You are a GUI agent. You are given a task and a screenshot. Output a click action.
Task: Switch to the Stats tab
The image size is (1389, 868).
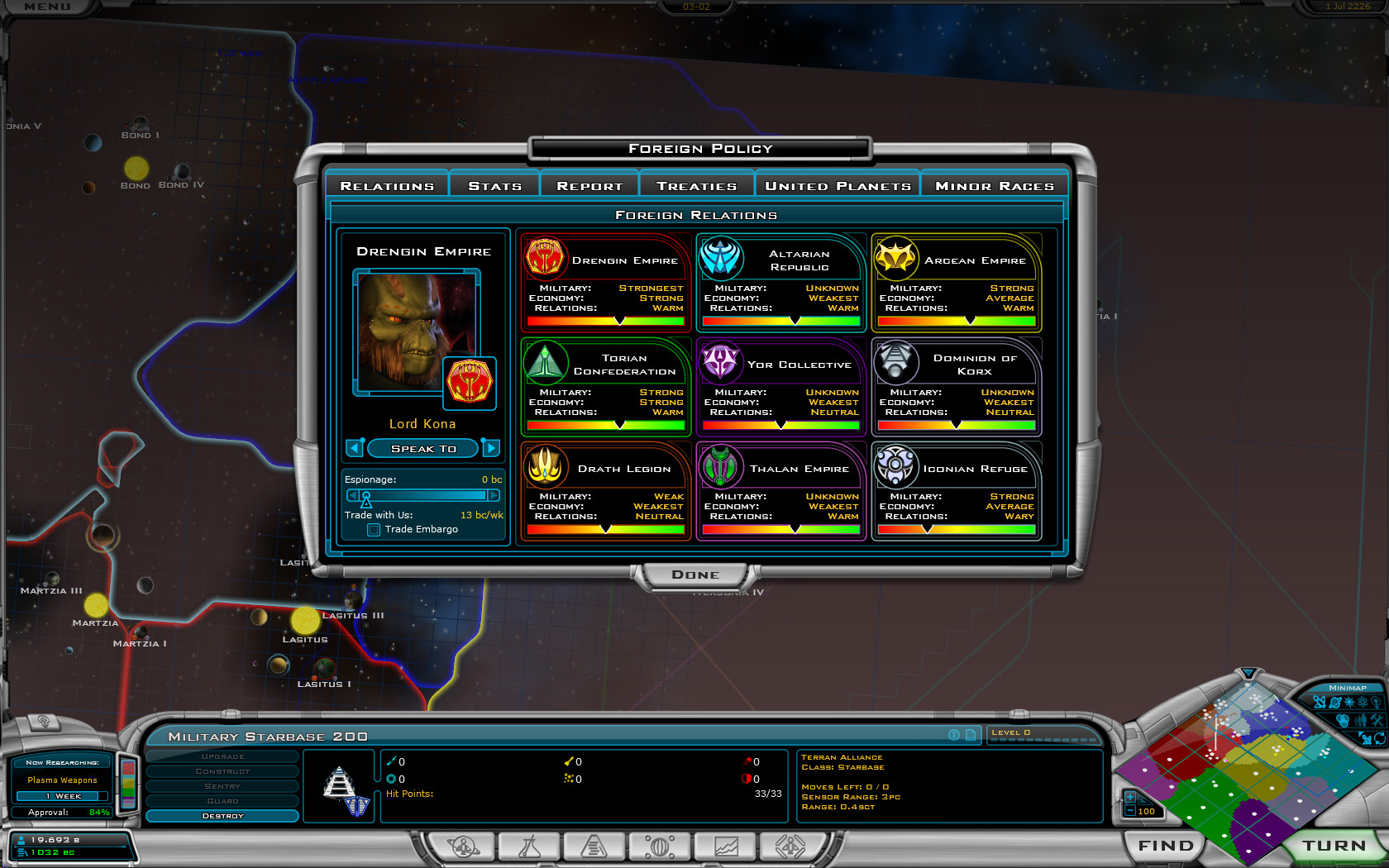494,186
